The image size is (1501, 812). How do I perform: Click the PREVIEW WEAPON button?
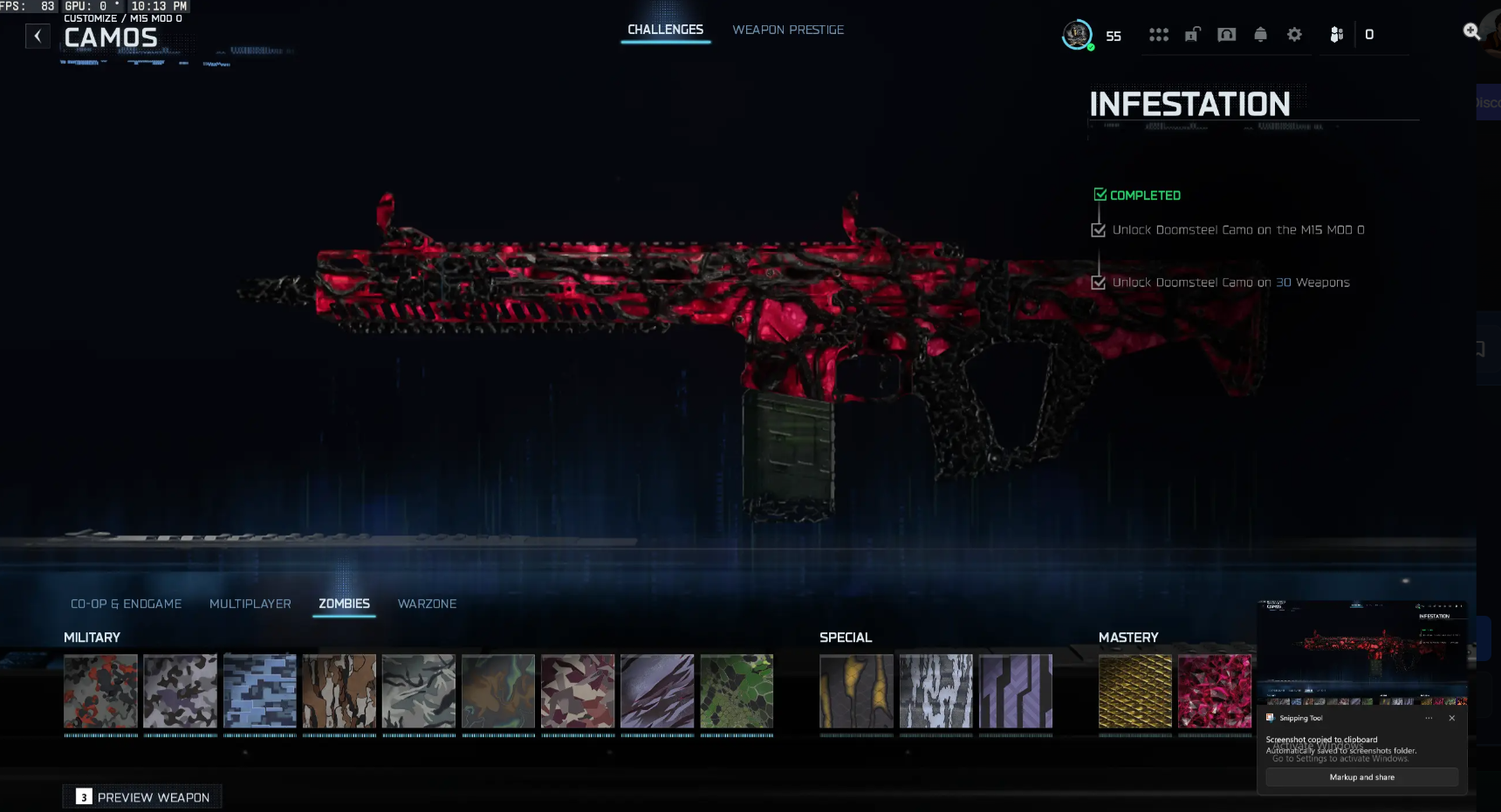pyautogui.click(x=142, y=796)
